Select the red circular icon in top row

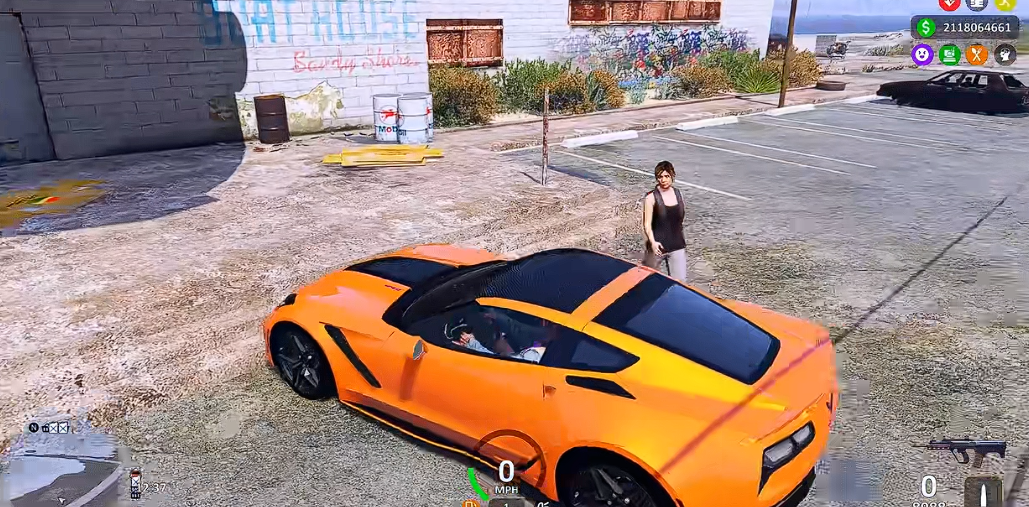[x=949, y=4]
